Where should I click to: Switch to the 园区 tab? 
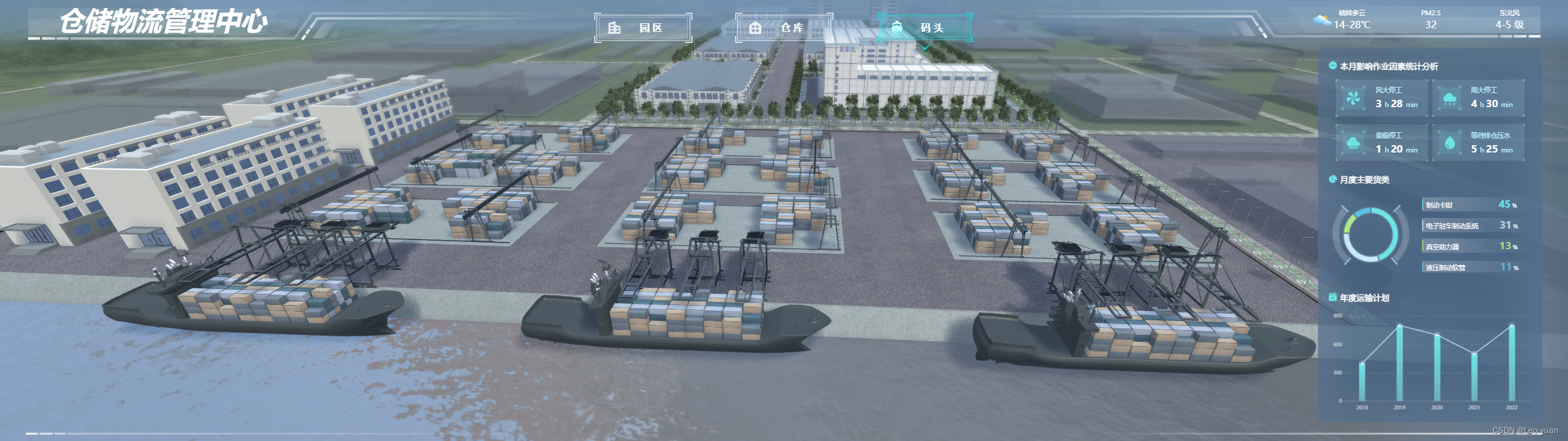pyautogui.click(x=643, y=28)
